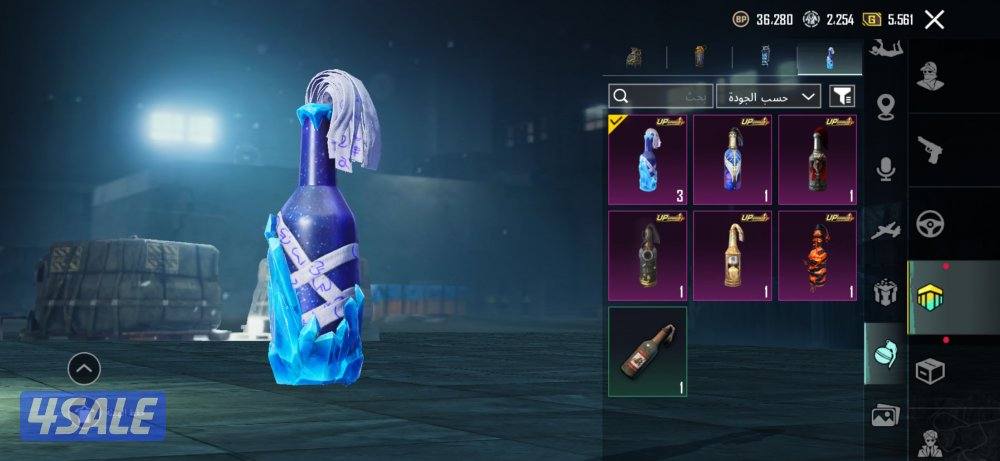
Task: Open the box crate section
Action: click(x=931, y=371)
